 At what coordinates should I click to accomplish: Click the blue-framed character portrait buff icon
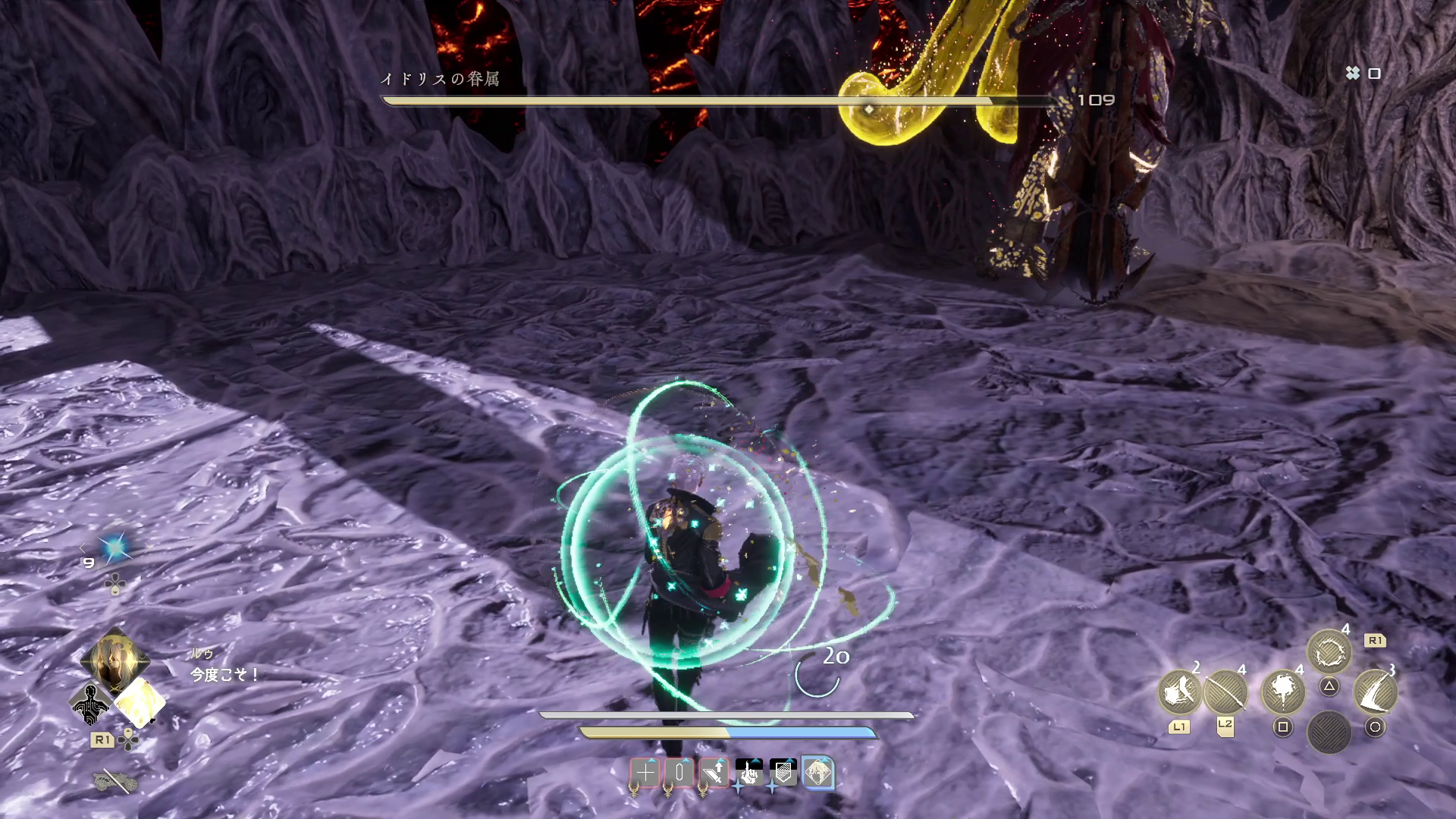pos(817,773)
